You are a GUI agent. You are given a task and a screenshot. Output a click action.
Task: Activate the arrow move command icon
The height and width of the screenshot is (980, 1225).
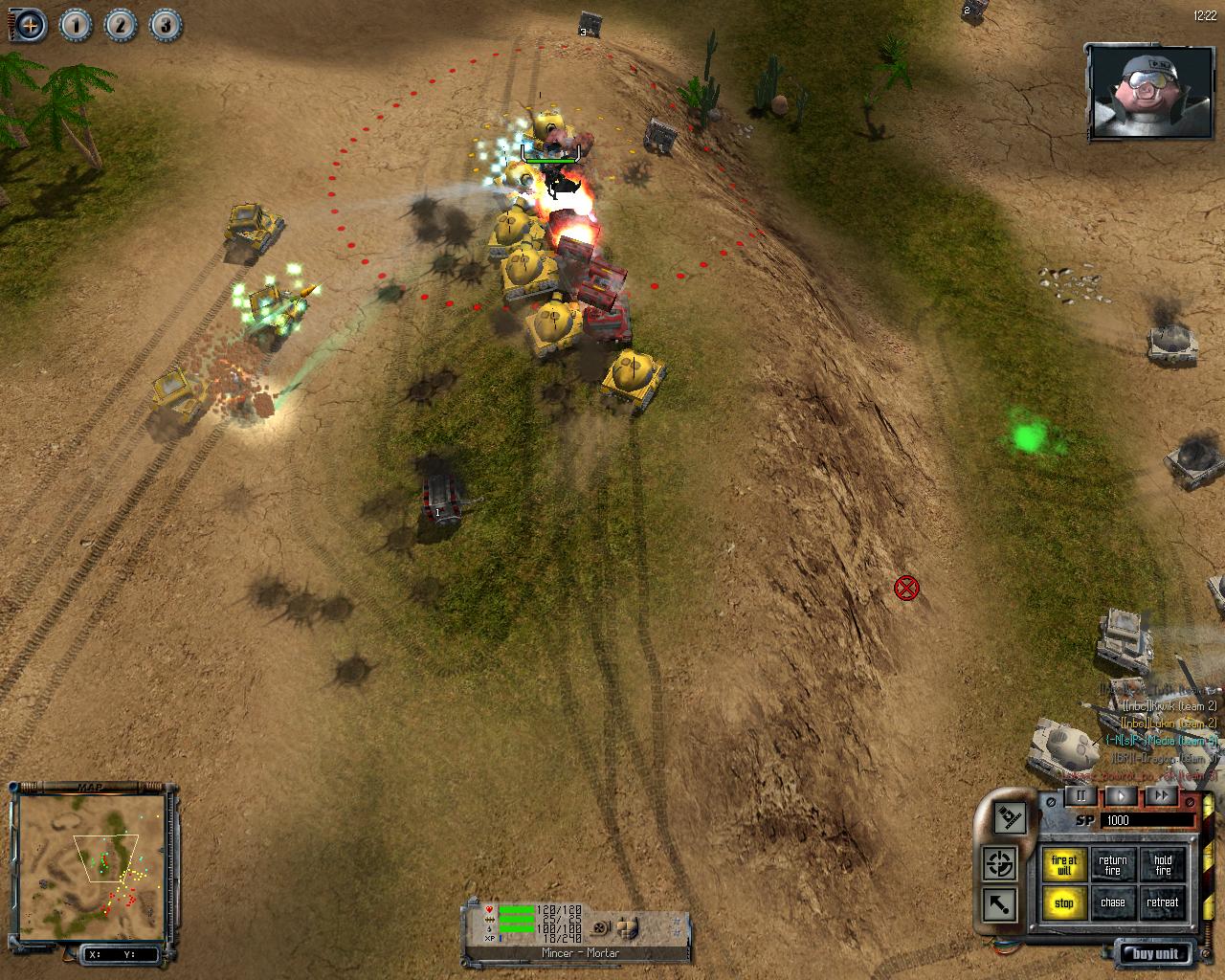(x=1000, y=903)
